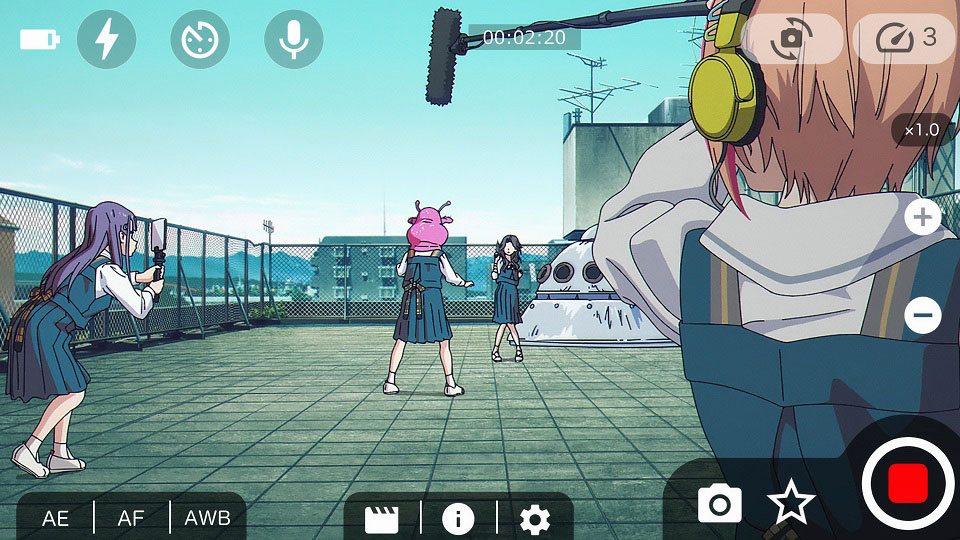The image size is (960, 540).
Task: Toggle the lightning bolt flash button
Action: click(x=107, y=40)
